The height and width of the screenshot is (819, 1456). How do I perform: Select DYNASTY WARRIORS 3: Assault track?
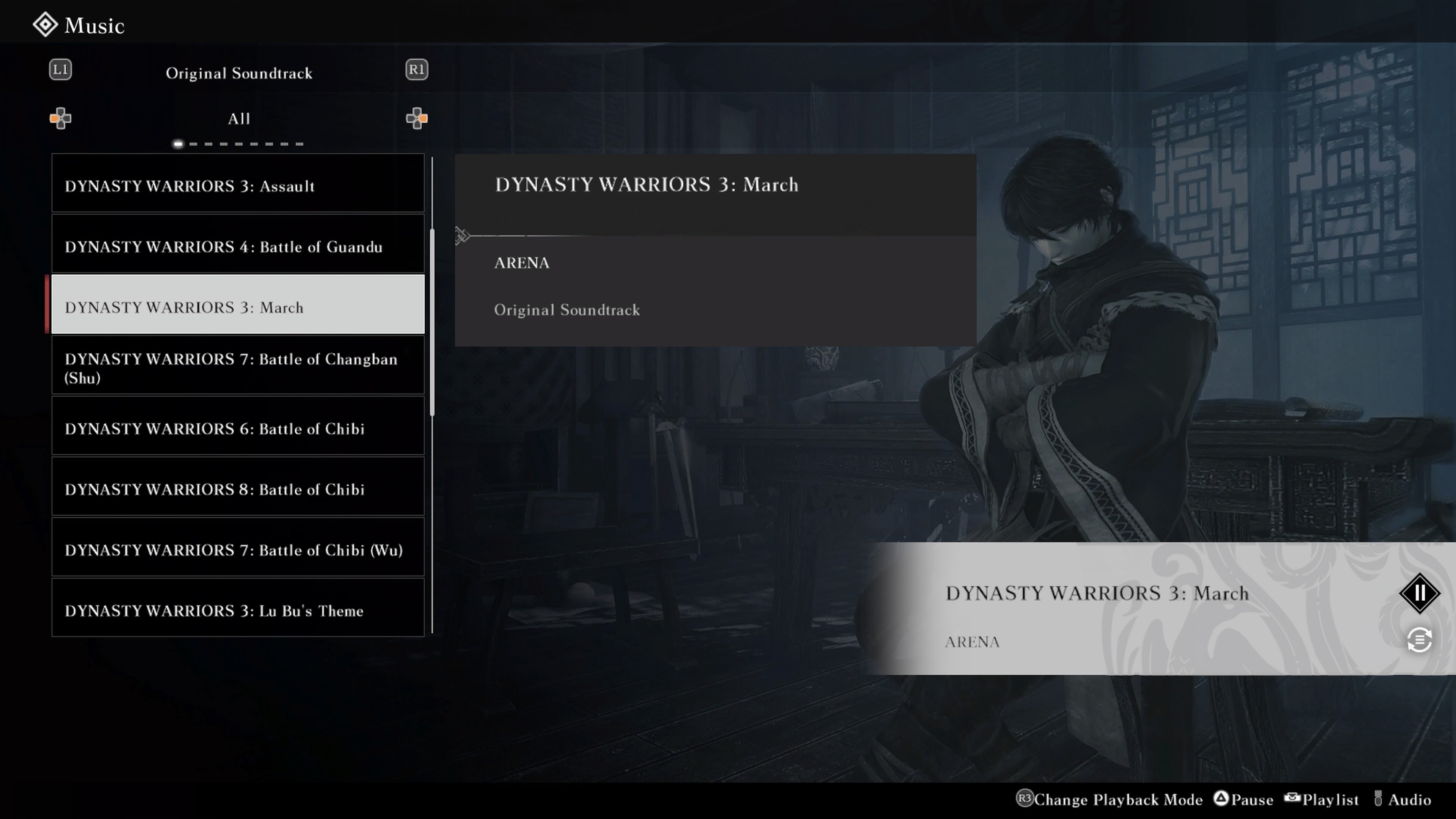[x=237, y=185]
